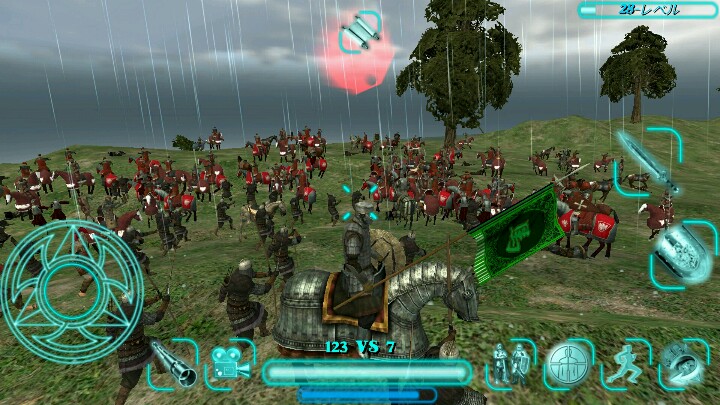720x405 pixels.
Task: Tap the crossed swords icon over the red marker
Action: tap(360, 35)
